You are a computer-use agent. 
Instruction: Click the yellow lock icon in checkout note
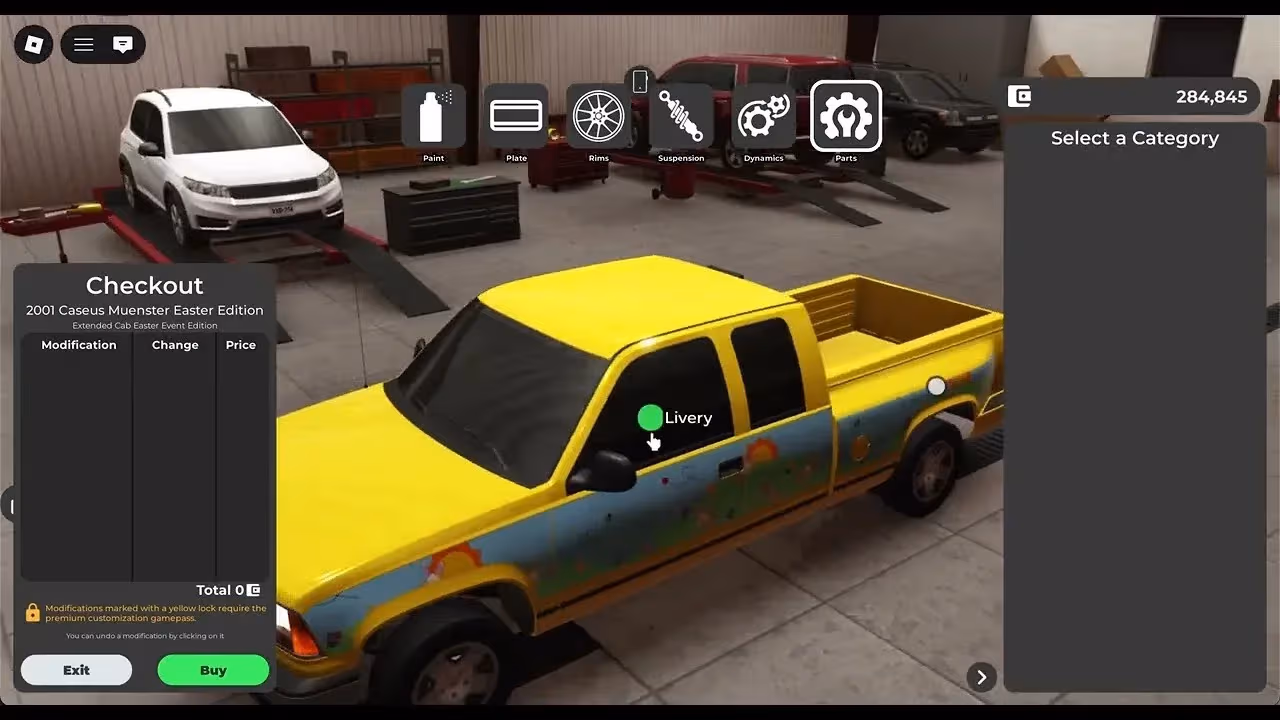(x=33, y=611)
